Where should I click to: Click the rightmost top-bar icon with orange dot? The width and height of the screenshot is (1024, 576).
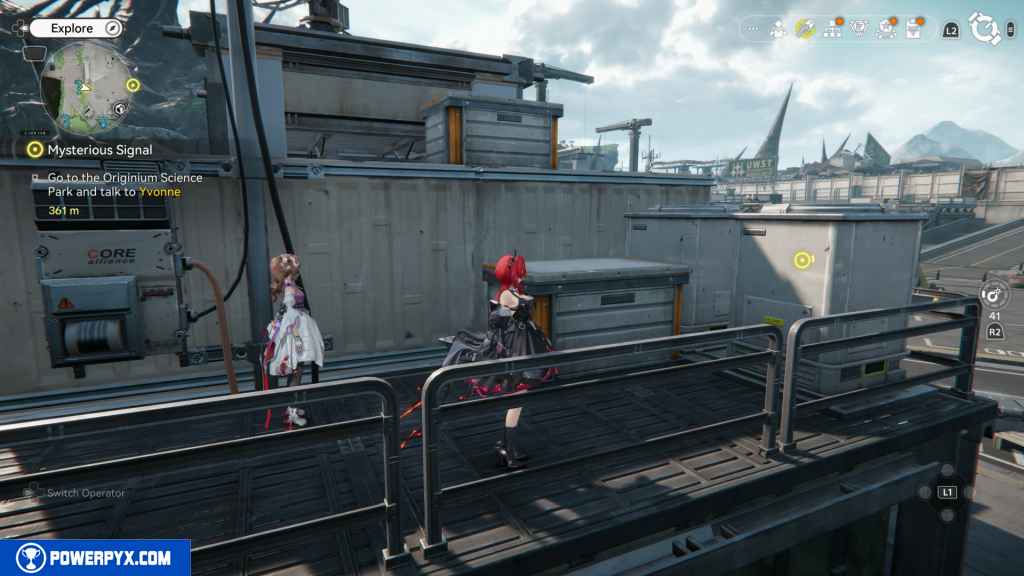click(x=913, y=30)
